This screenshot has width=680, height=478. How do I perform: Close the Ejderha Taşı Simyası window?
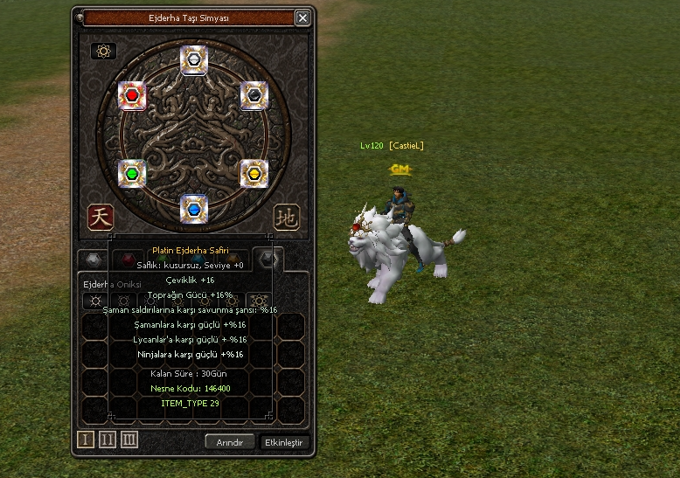[x=303, y=18]
